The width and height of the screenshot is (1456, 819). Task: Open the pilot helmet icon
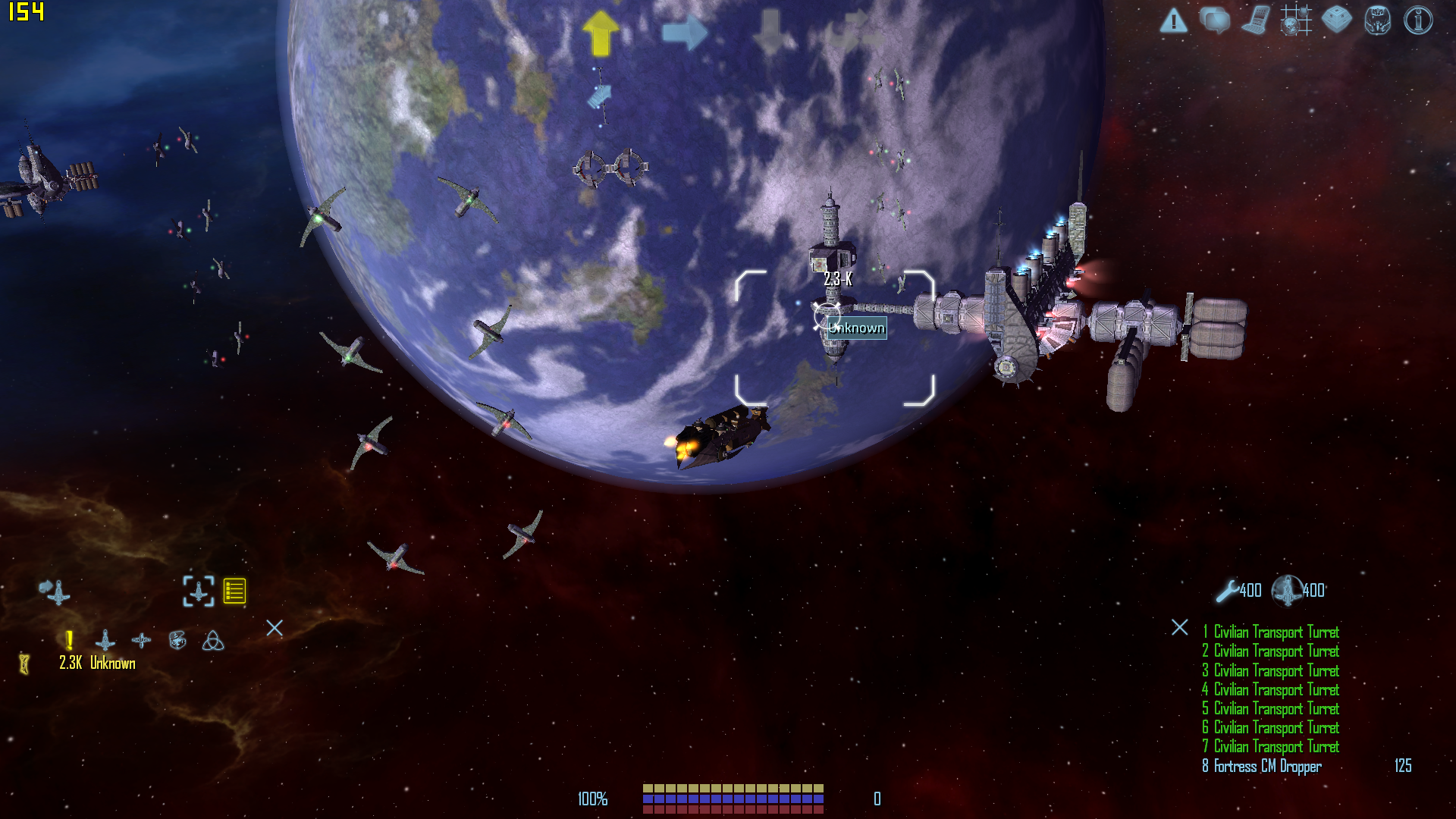tap(1377, 20)
